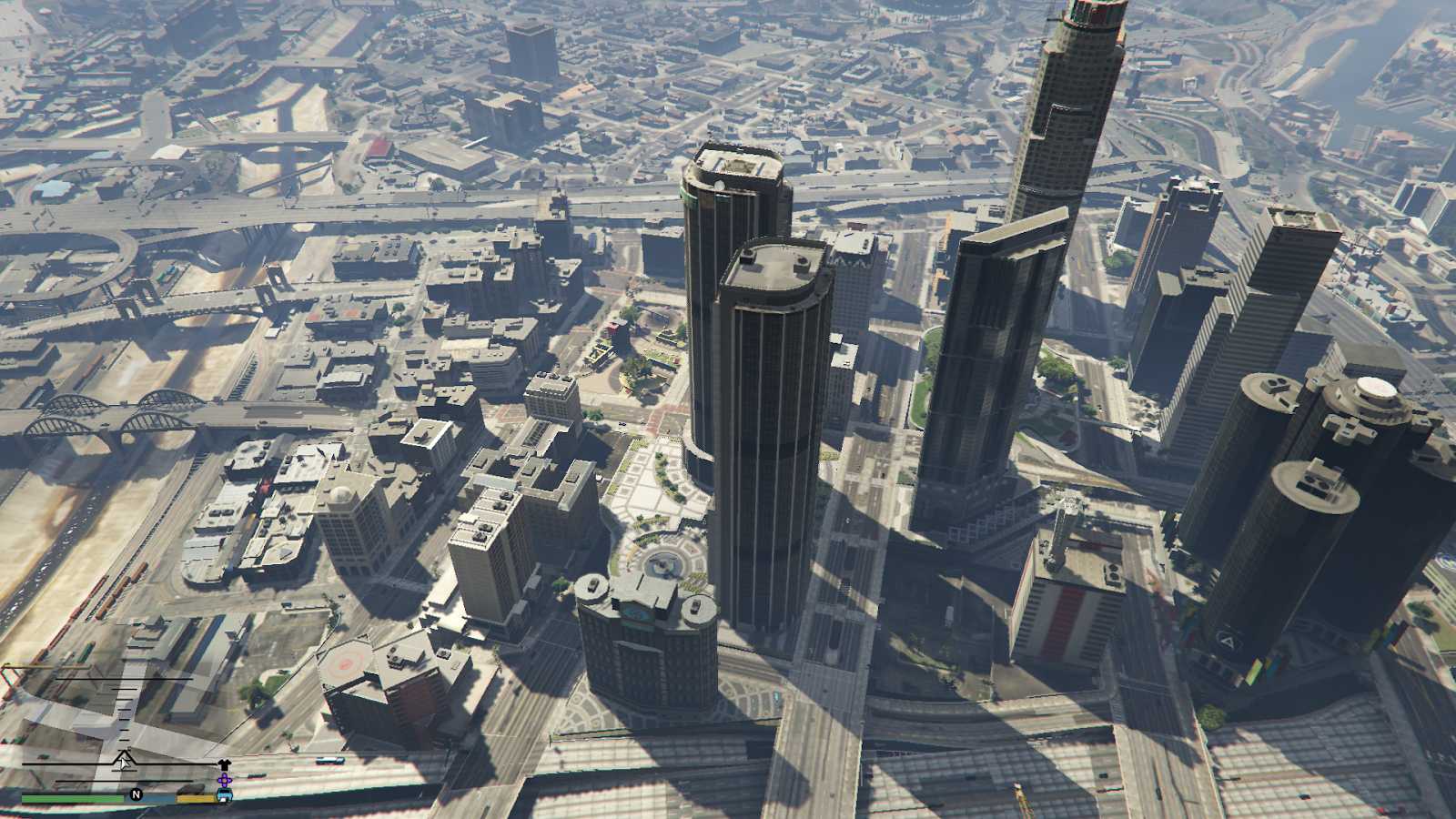Click the blue personal vehicle blip

[225, 794]
